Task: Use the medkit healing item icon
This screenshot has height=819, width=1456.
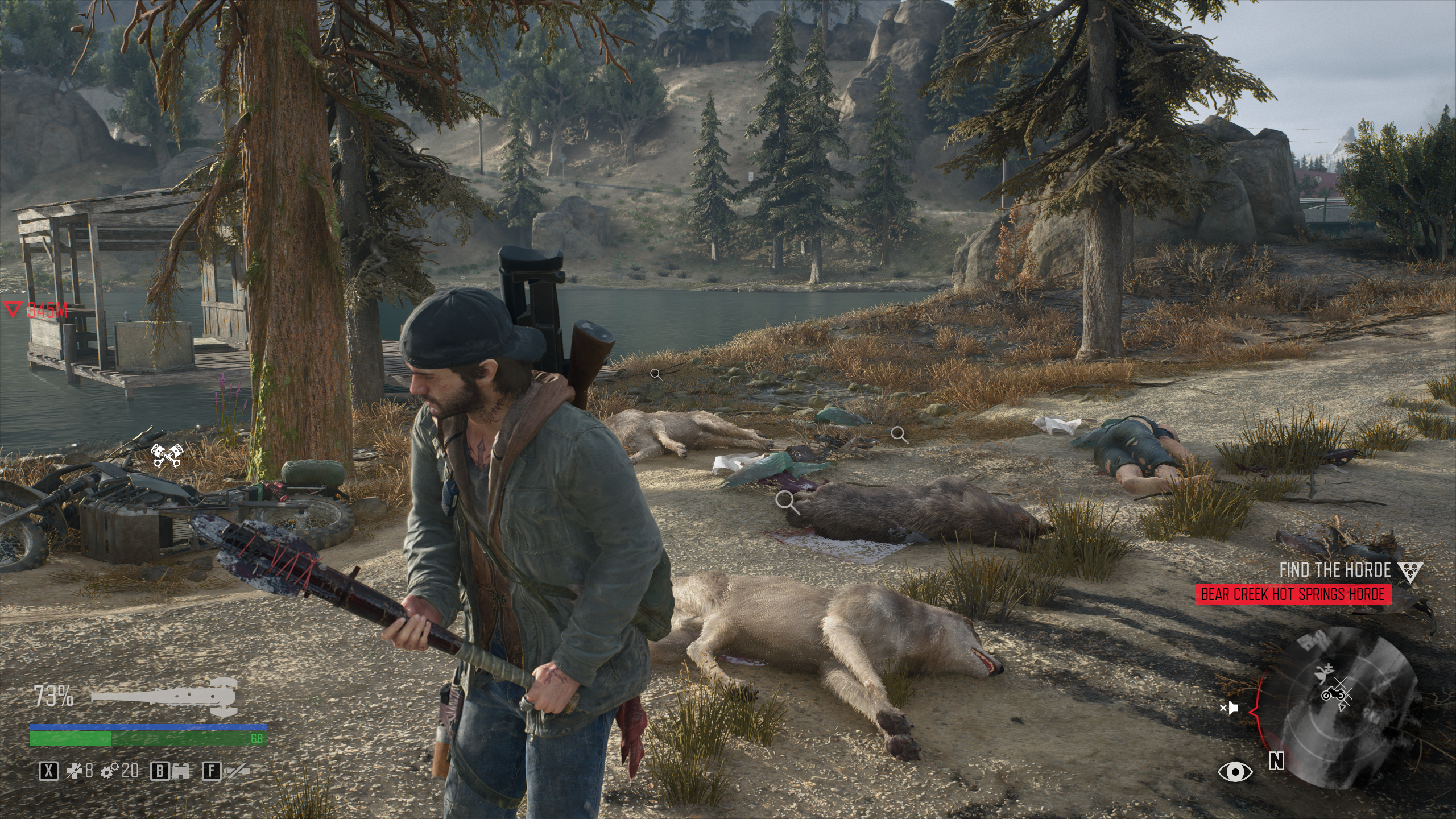Action: point(74,771)
